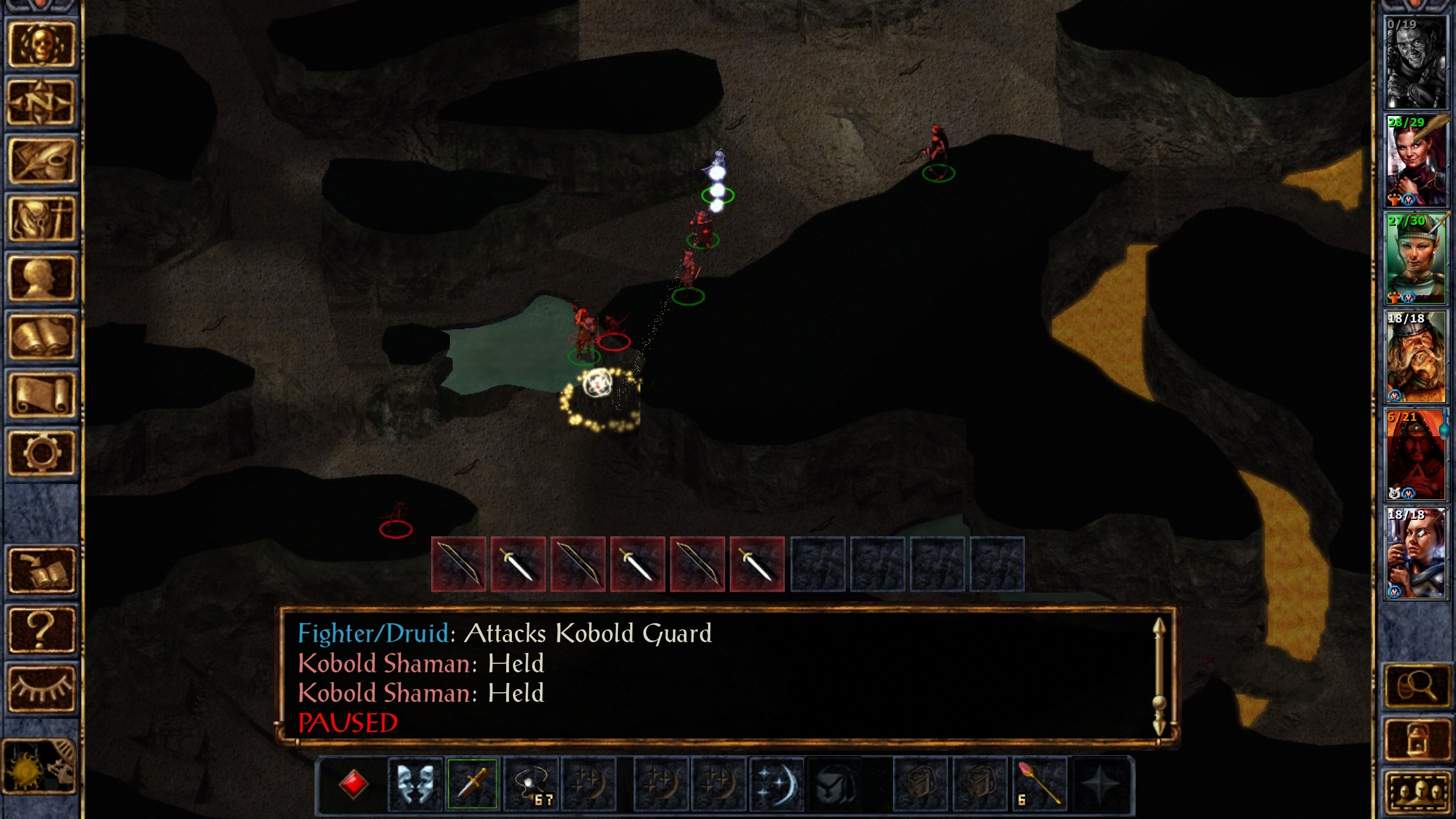Open the area map with the compass button

(x=41, y=103)
